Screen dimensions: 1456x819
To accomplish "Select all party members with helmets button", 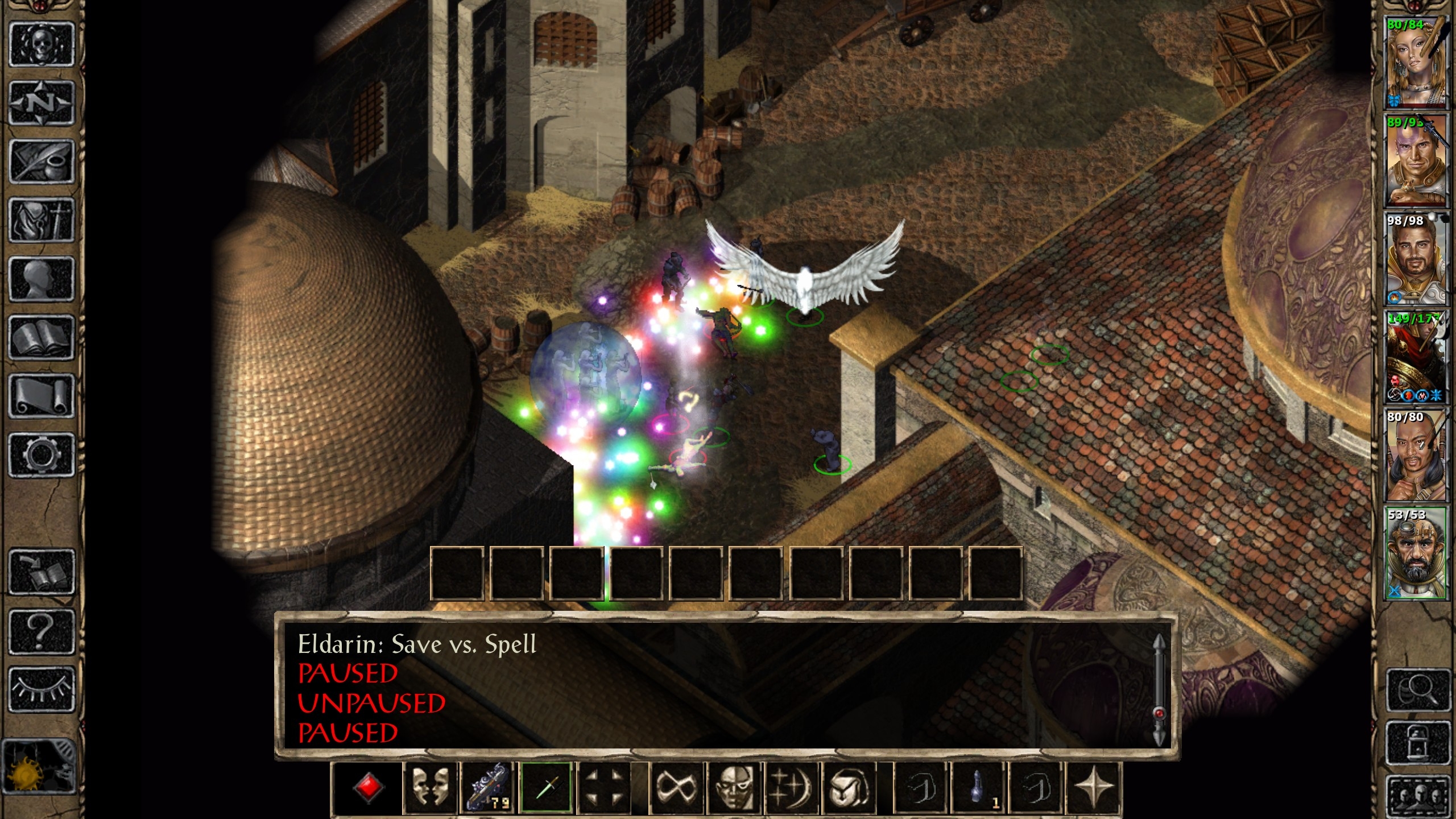I will [x=1417, y=795].
